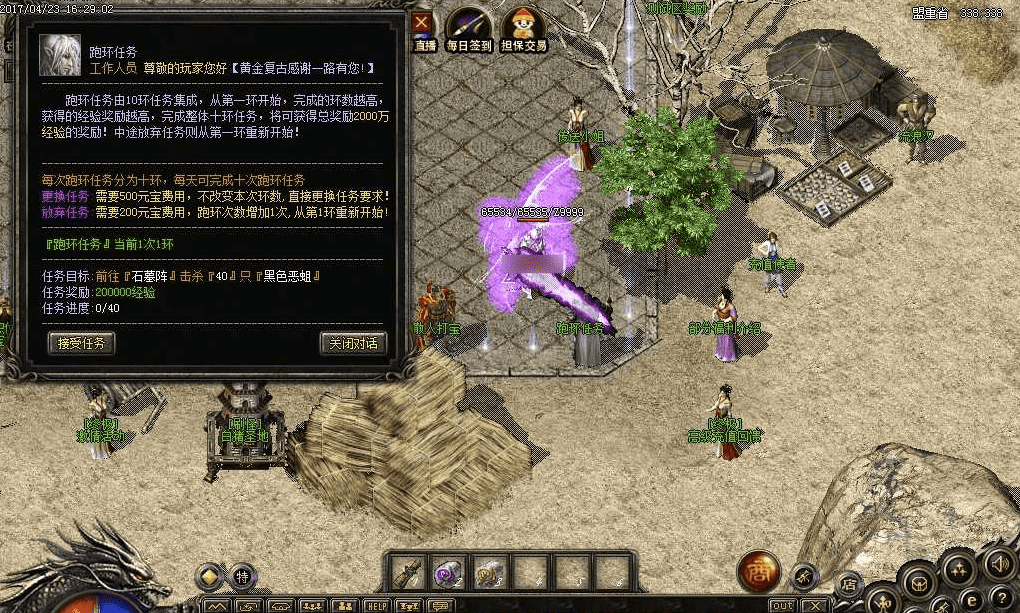Open the HELP menu button
This screenshot has height=613, width=1020.
point(377,605)
